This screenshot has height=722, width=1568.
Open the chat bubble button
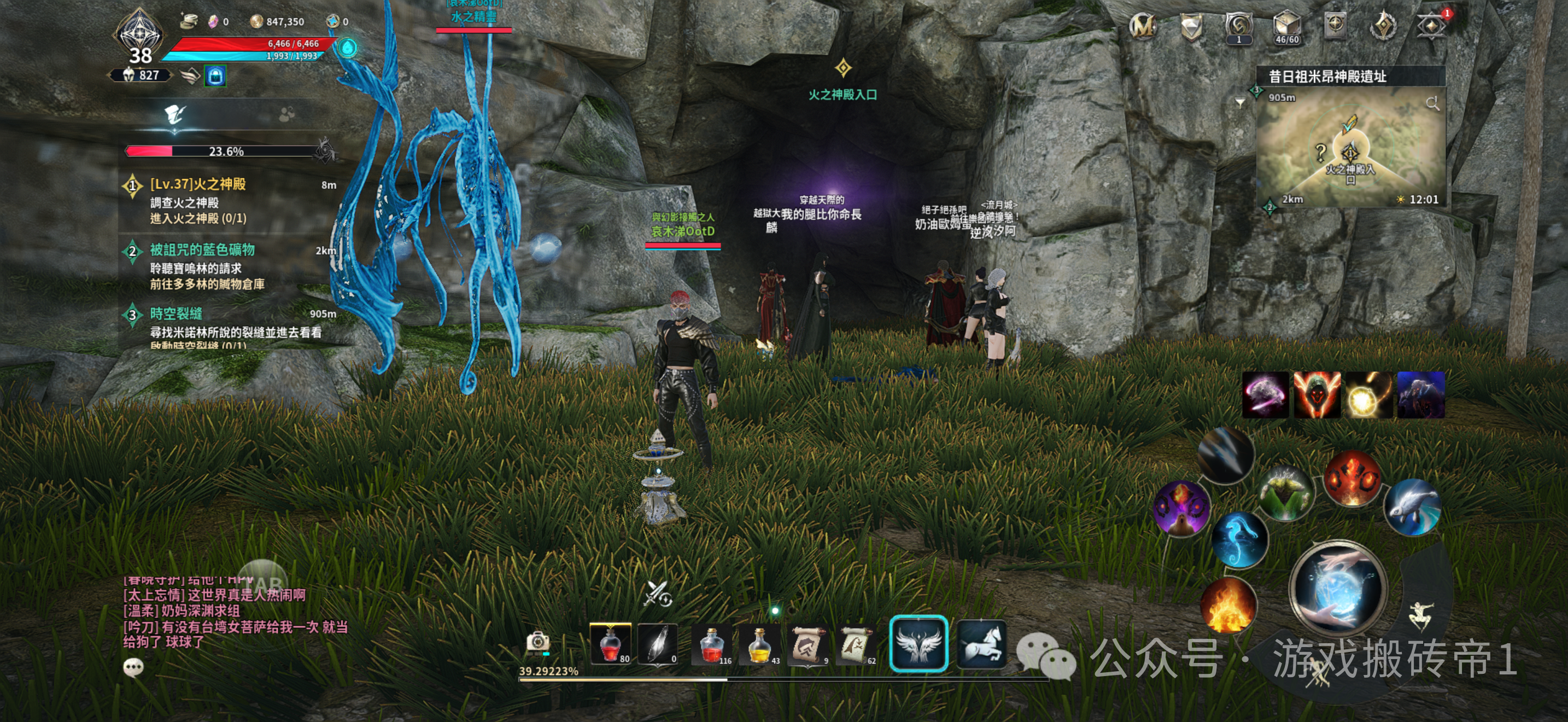coord(133,667)
